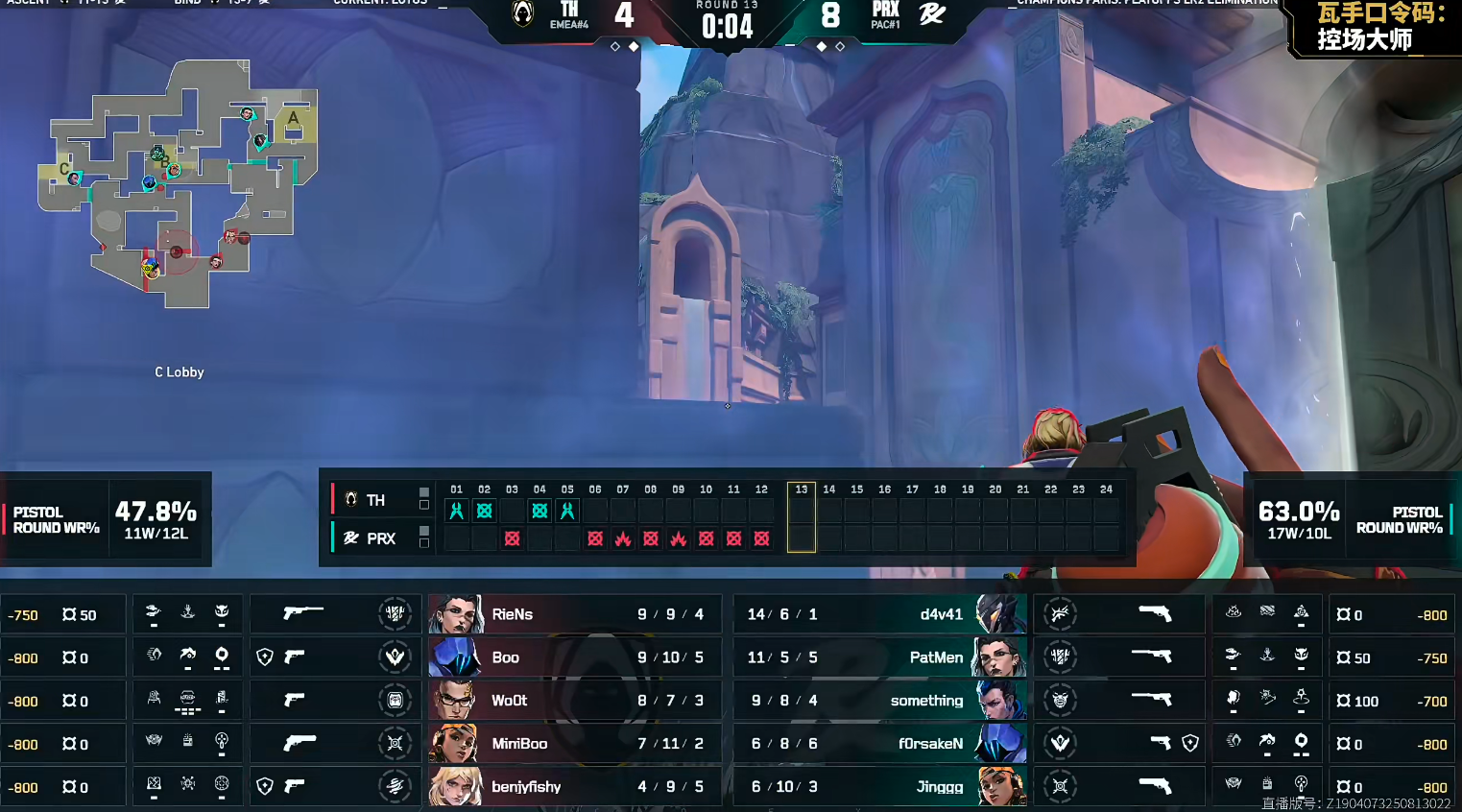Choose PatMen's player row
This screenshot has width=1462, height=812.
pos(880,657)
